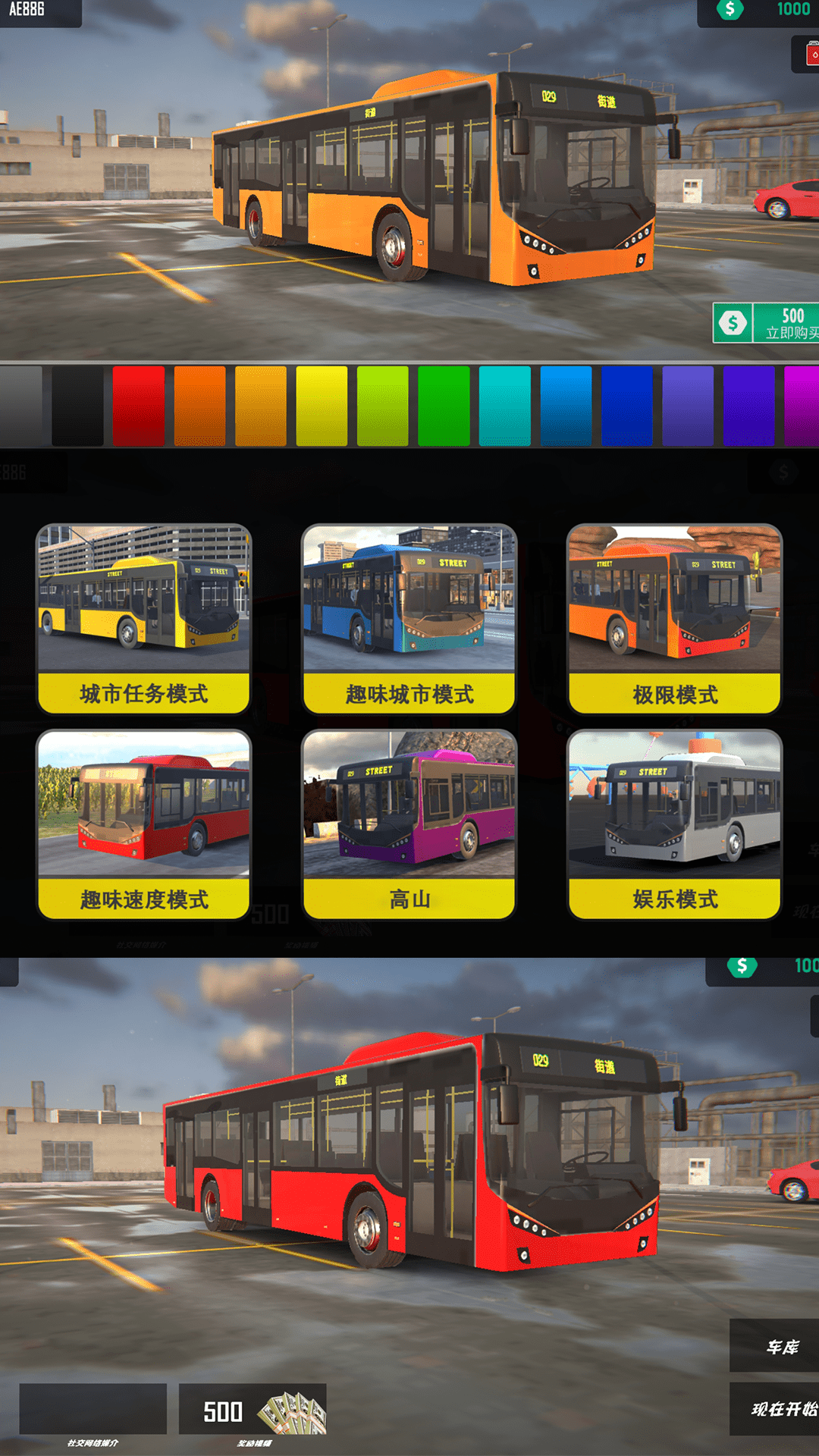
Task: Select the black color swatch
Action: click(77, 406)
